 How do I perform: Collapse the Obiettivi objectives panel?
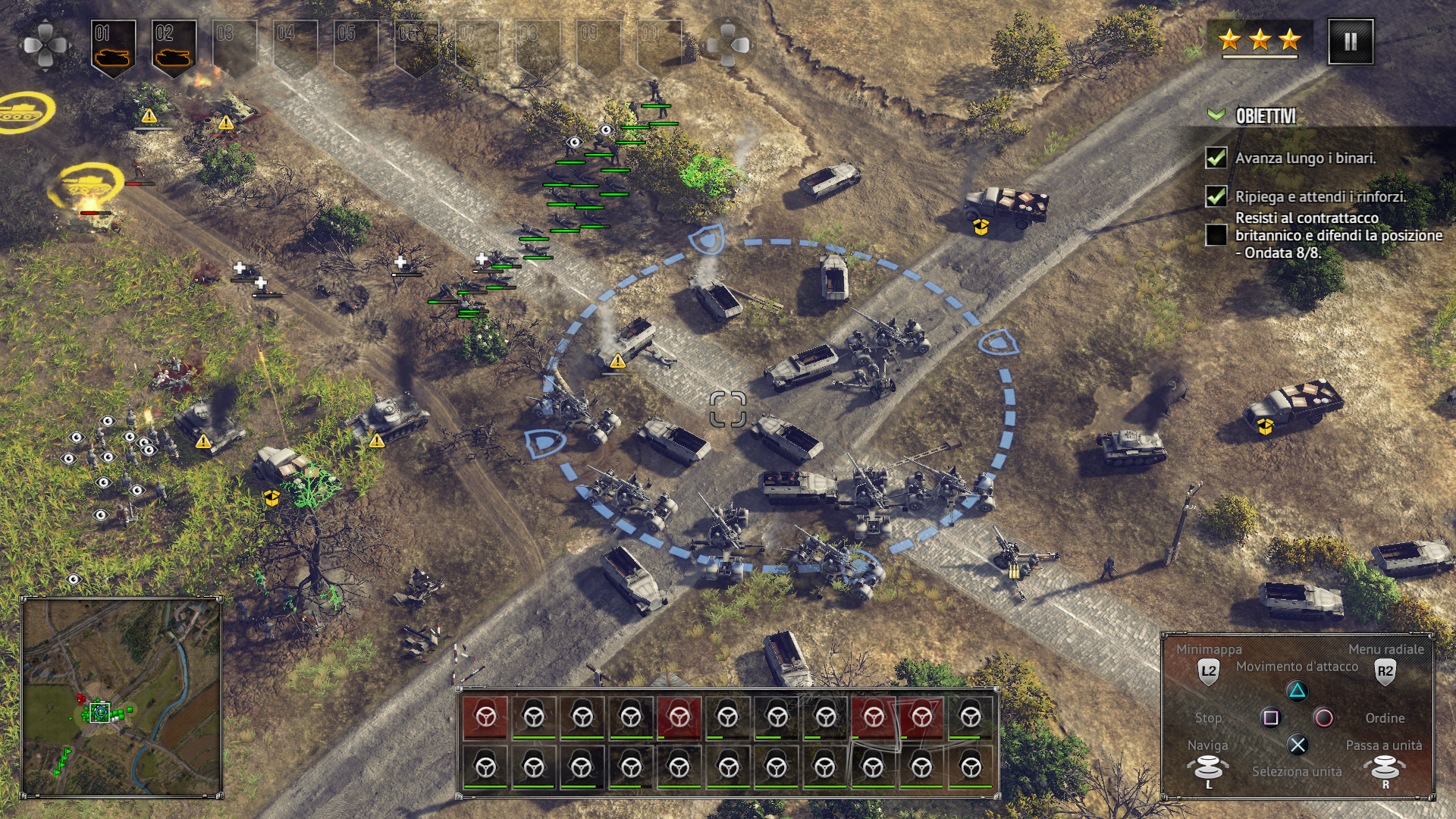1216,115
